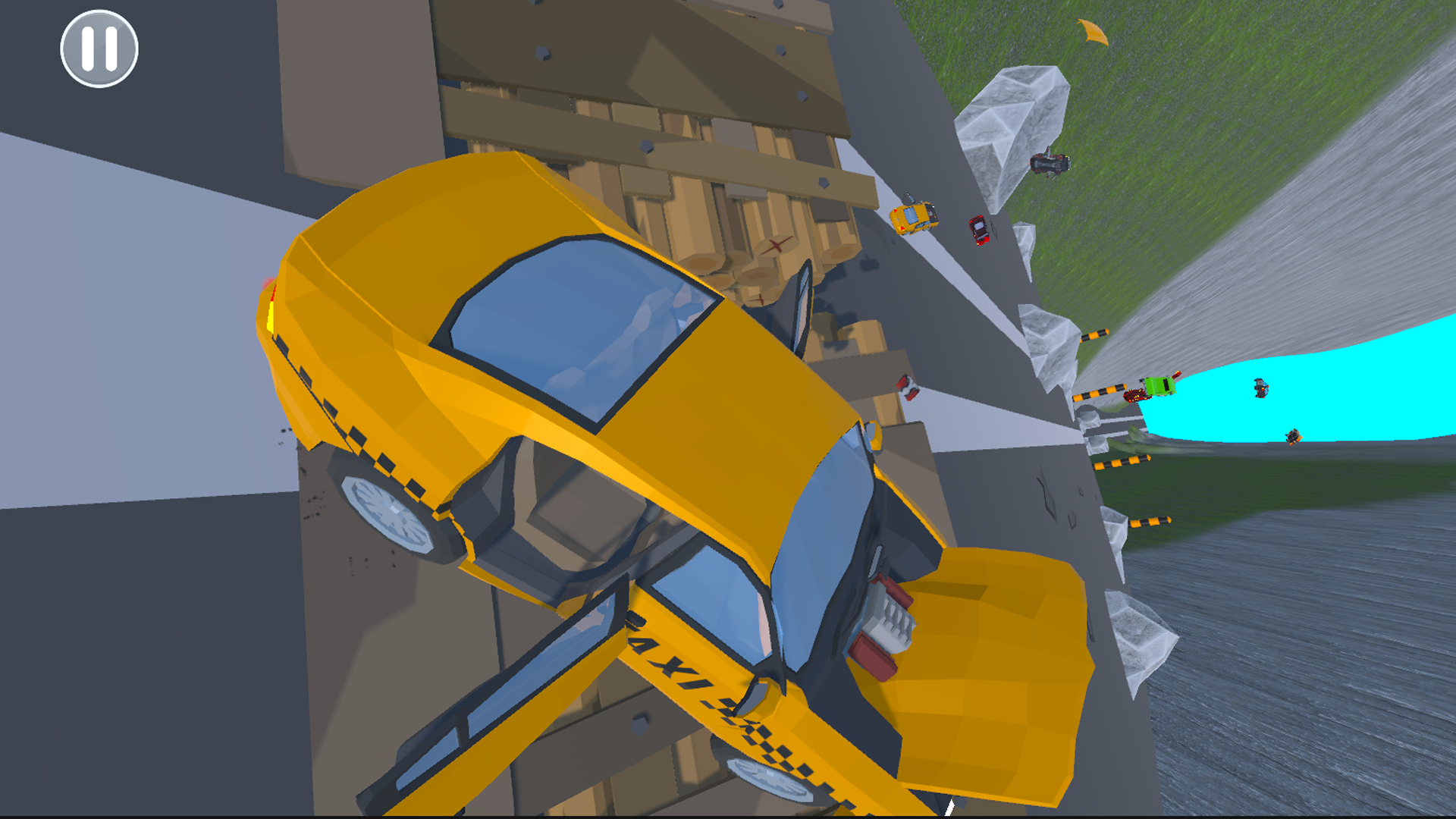Click the blue car floating in the cyan water
This screenshot has height=819, width=1456.
1261,388
